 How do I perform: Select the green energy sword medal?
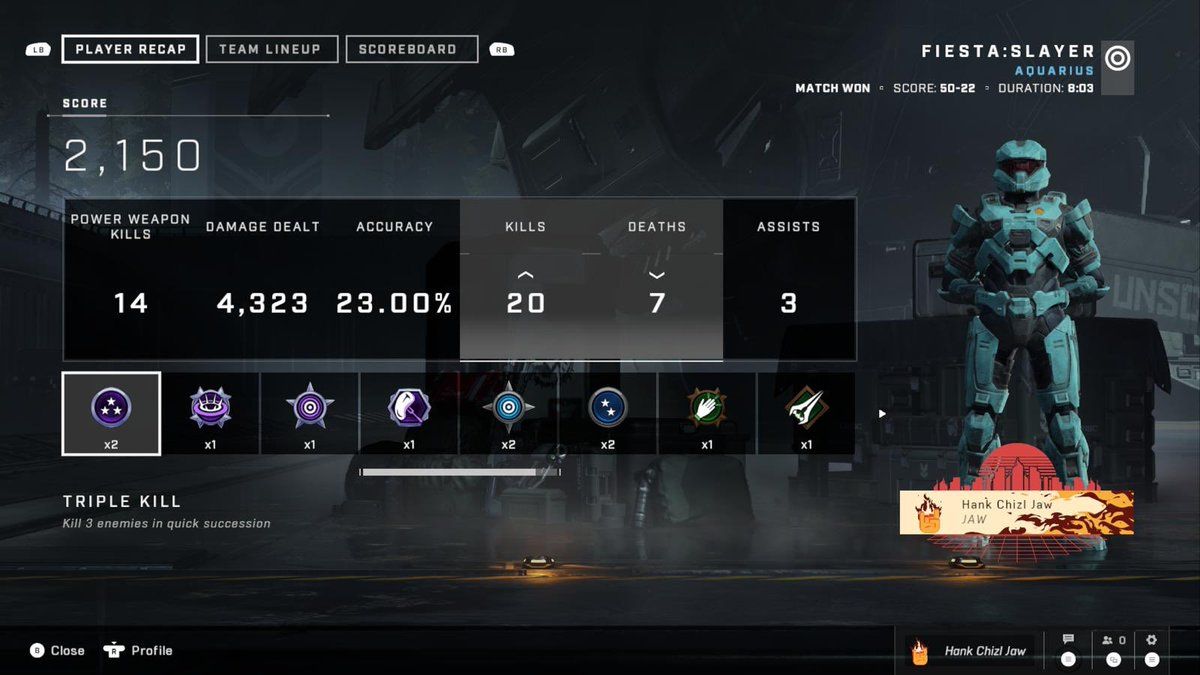tap(806, 413)
